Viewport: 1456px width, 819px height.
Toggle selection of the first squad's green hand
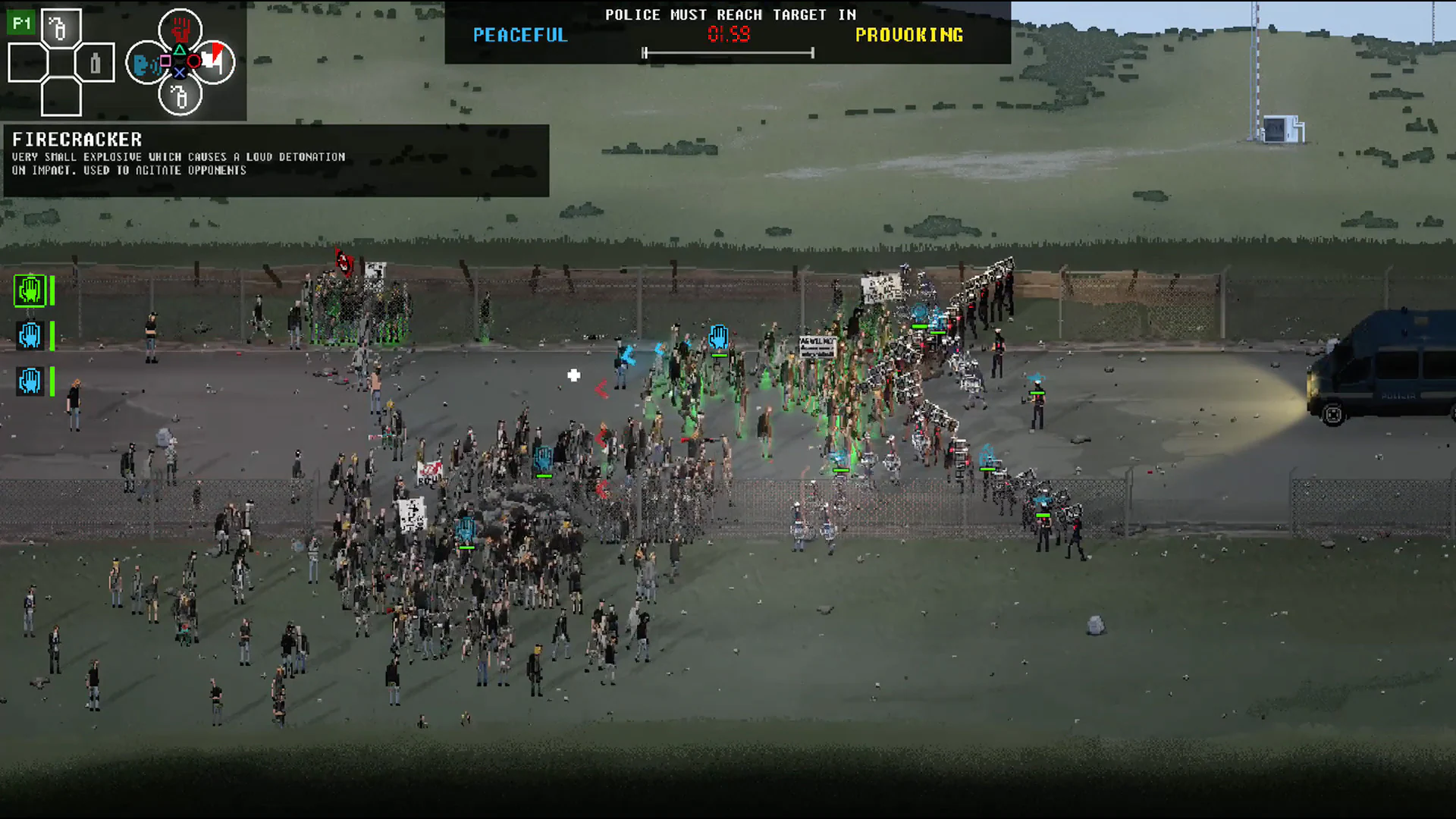(x=30, y=290)
